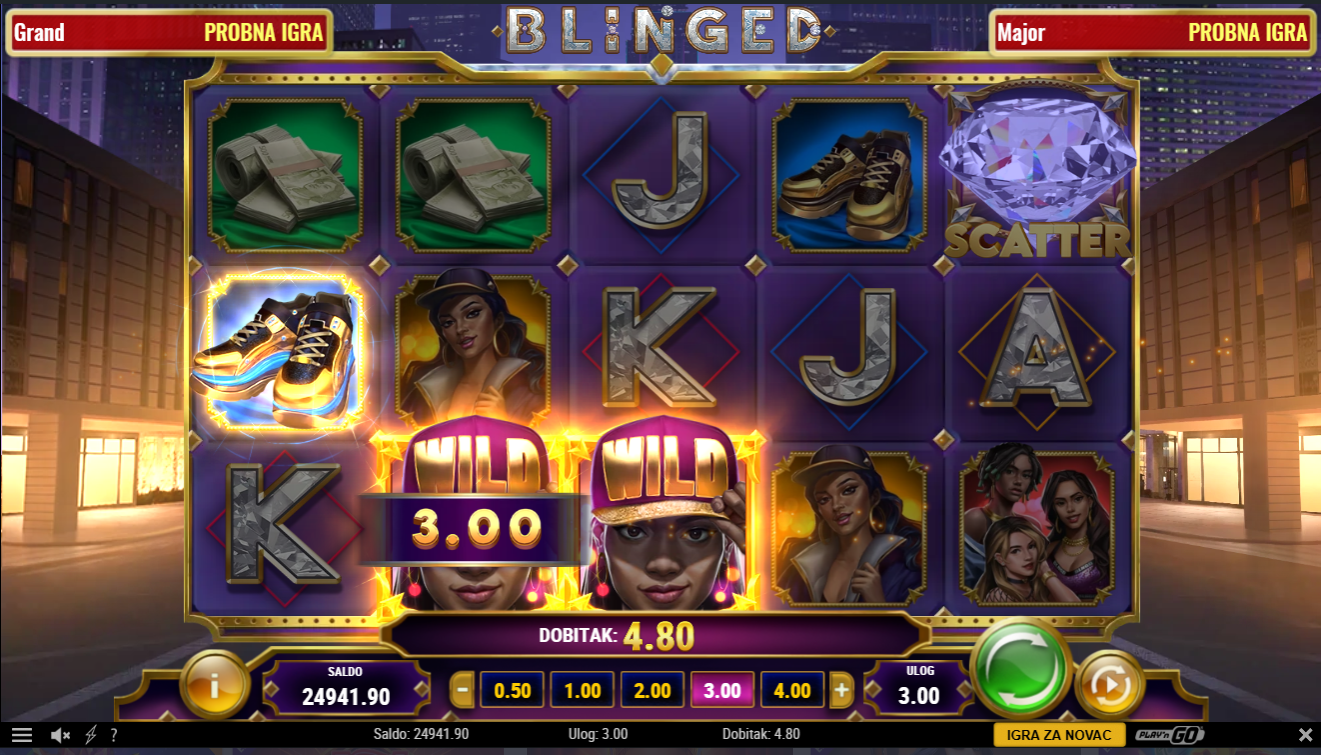The image size is (1321, 755).
Task: Increase the bet with the plus button
Action: point(842,690)
